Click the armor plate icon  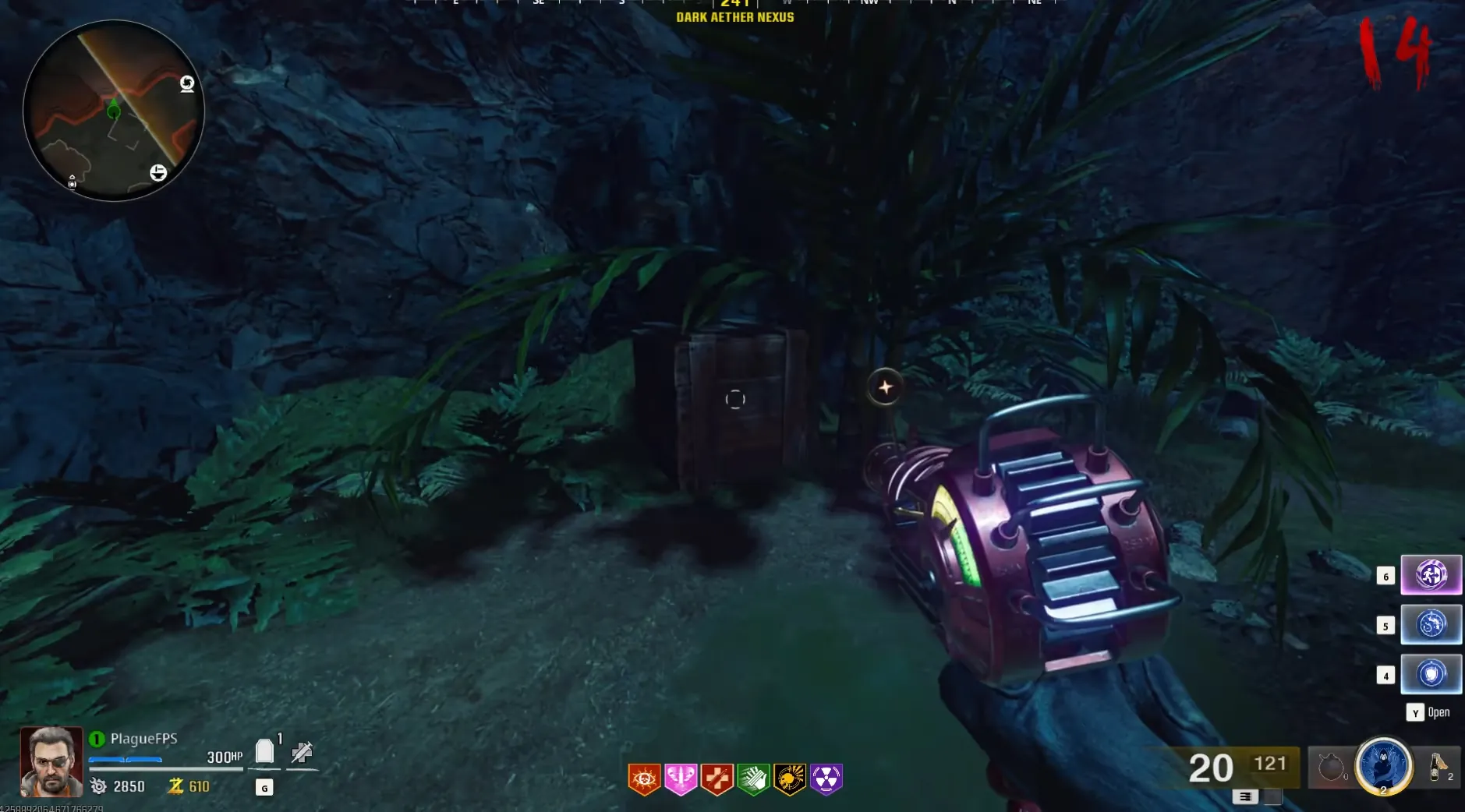point(265,752)
